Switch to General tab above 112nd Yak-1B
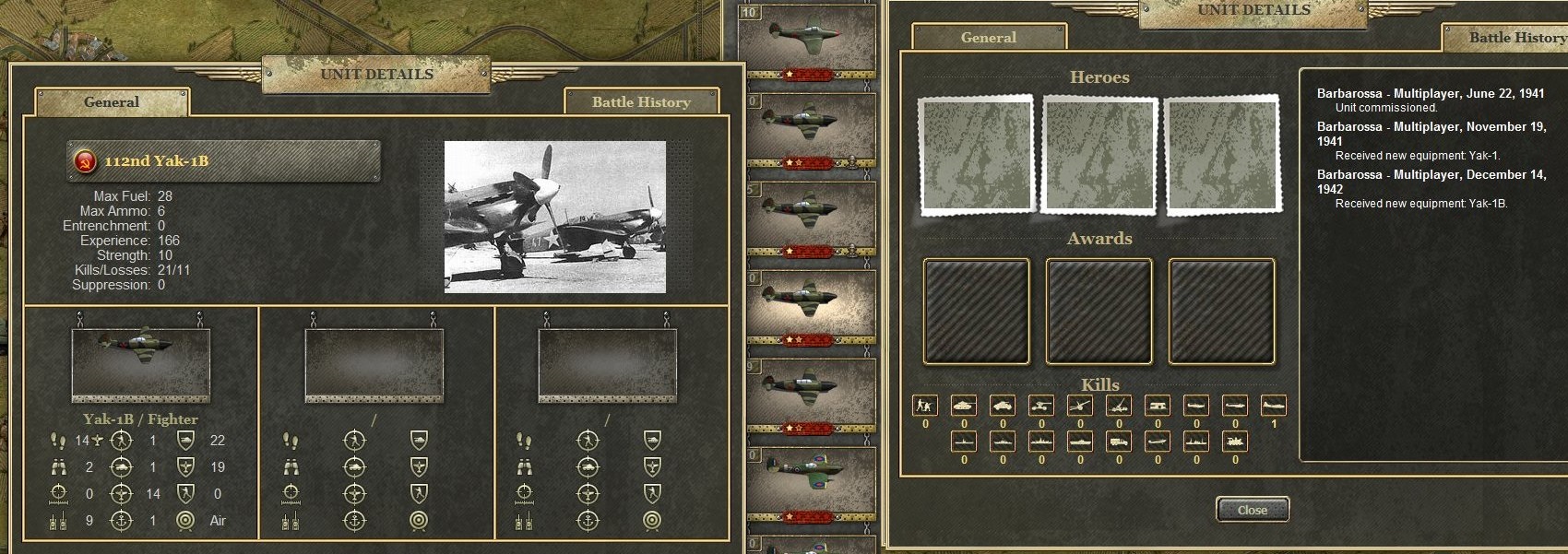1568x554 pixels. [112, 102]
